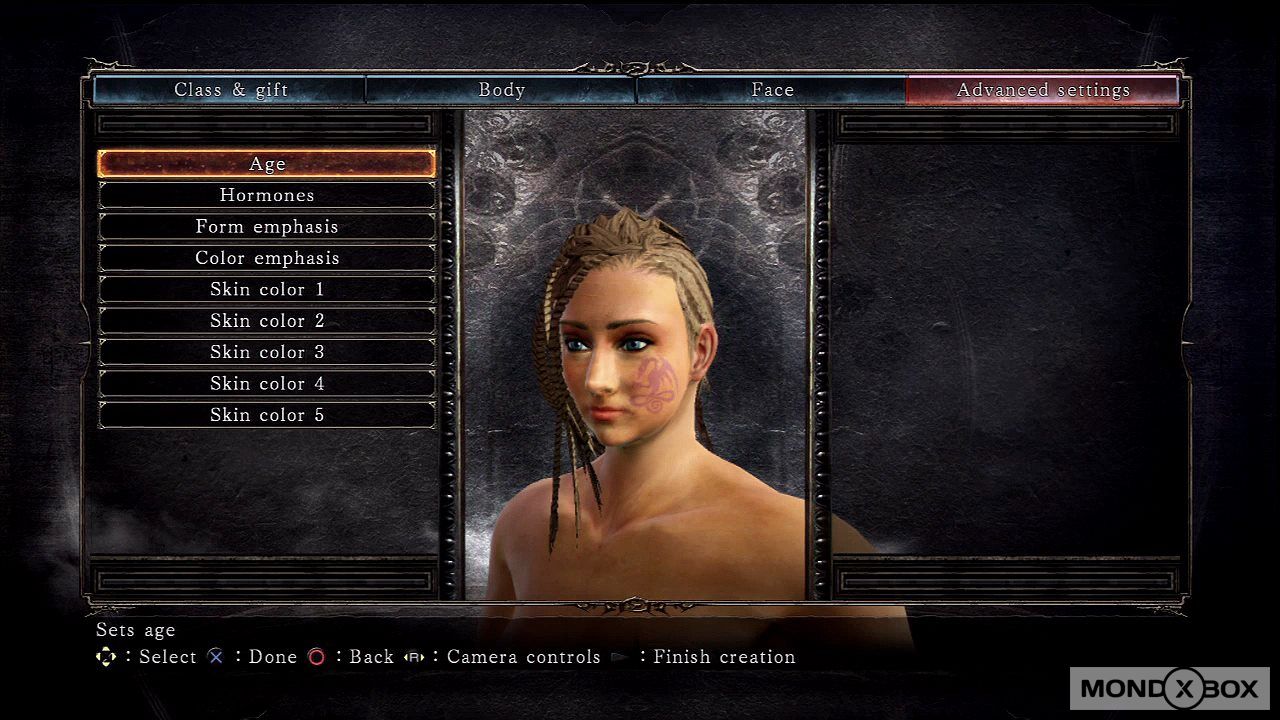This screenshot has width=1280, height=720.
Task: Select Skin color 3 option
Action: [267, 352]
